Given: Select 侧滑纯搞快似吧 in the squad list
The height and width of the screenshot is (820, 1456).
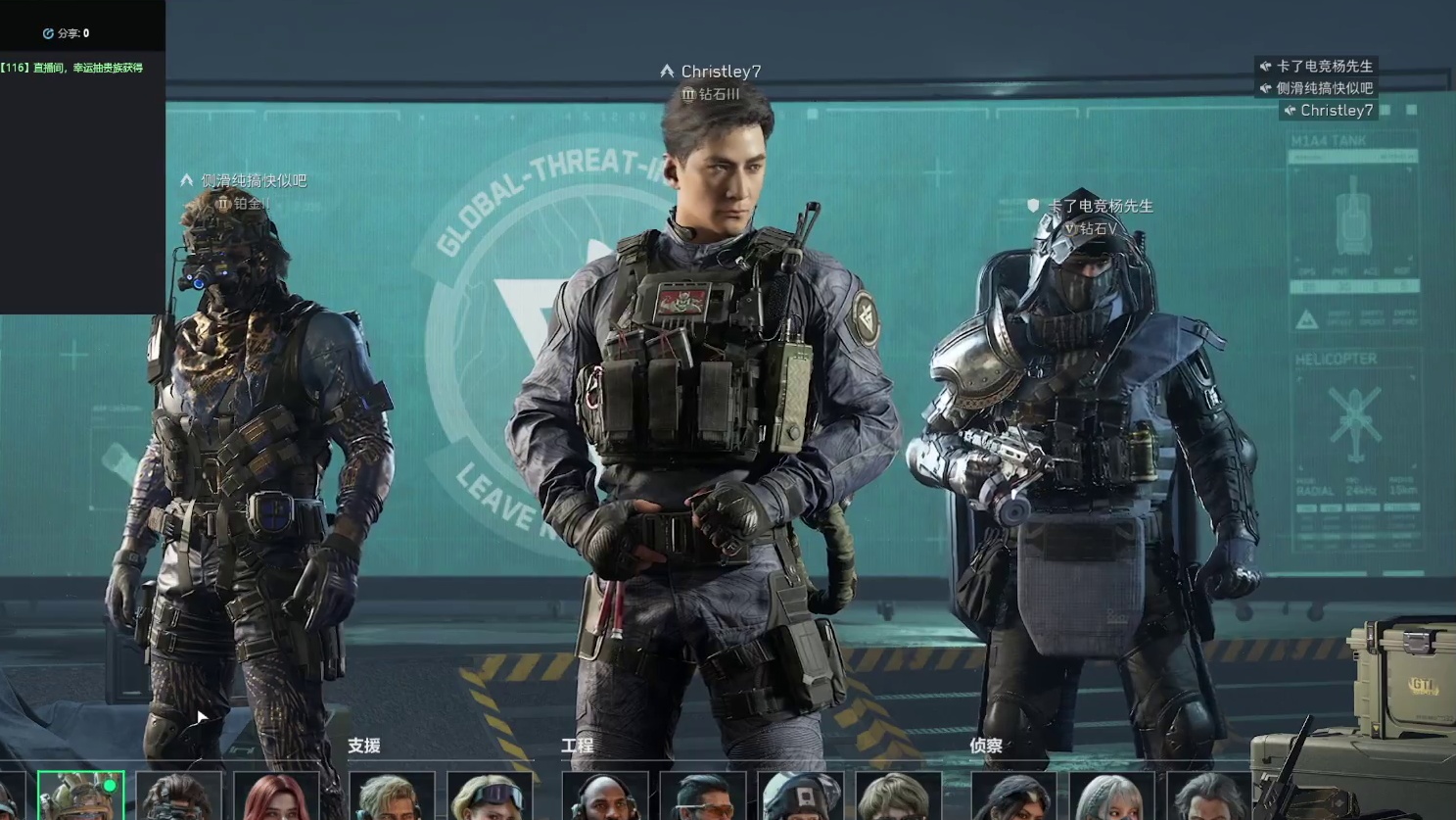Looking at the screenshot, I should coord(1324,88).
